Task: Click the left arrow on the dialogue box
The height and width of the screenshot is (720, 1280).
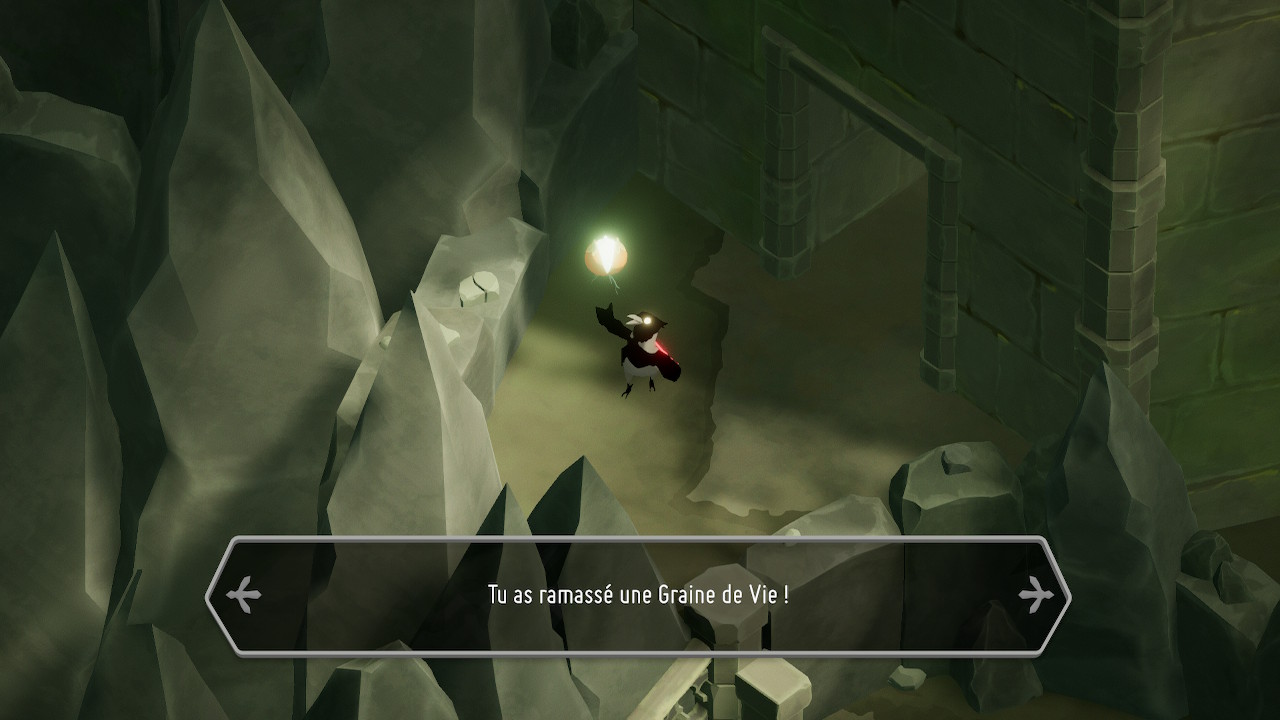Action: point(243,596)
